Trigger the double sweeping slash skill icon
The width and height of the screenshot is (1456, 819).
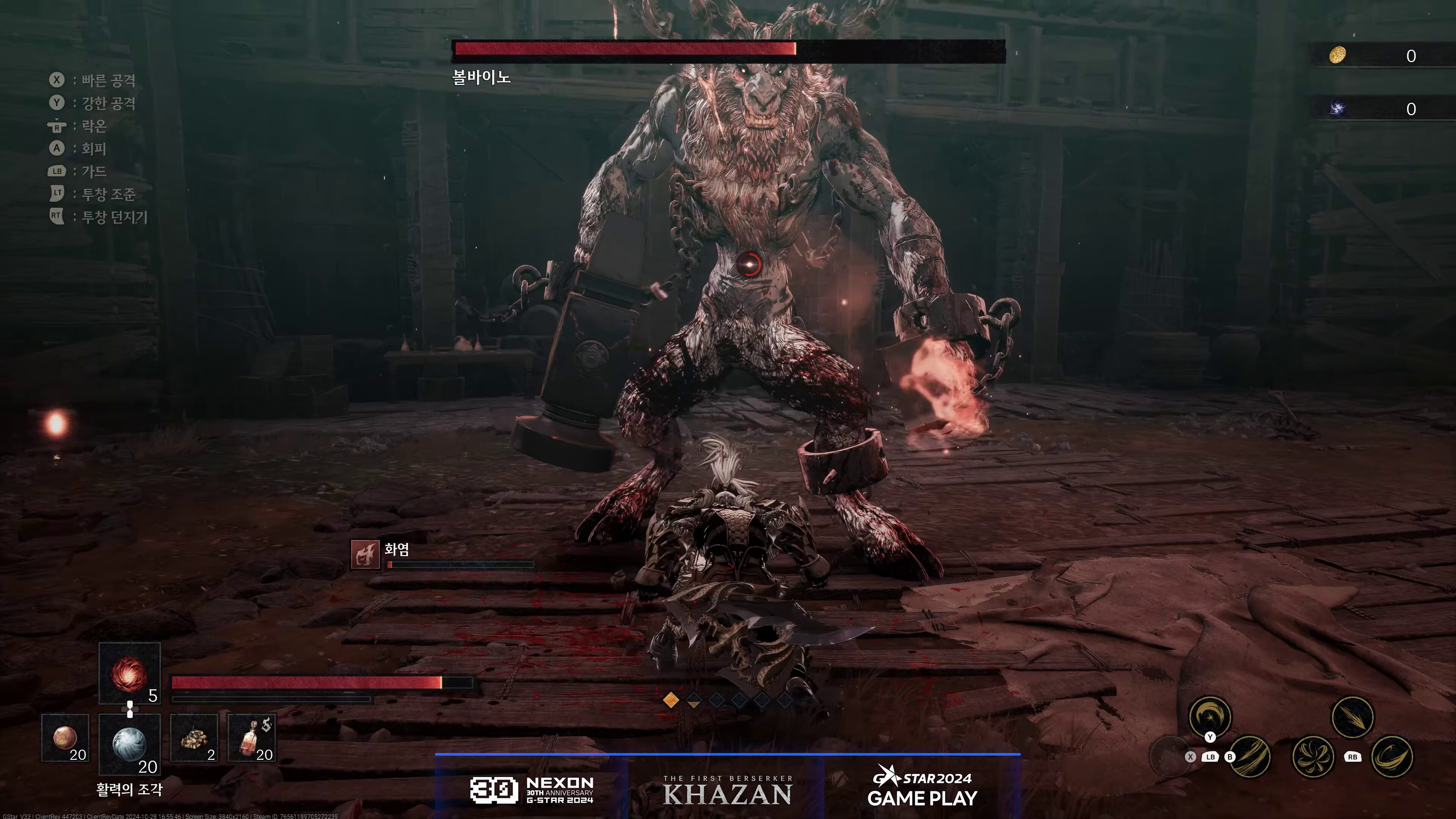tap(1250, 757)
